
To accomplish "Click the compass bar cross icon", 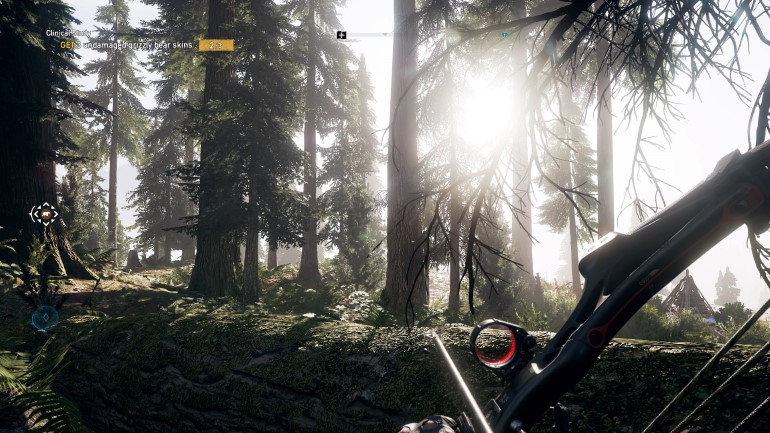I will [342, 35].
